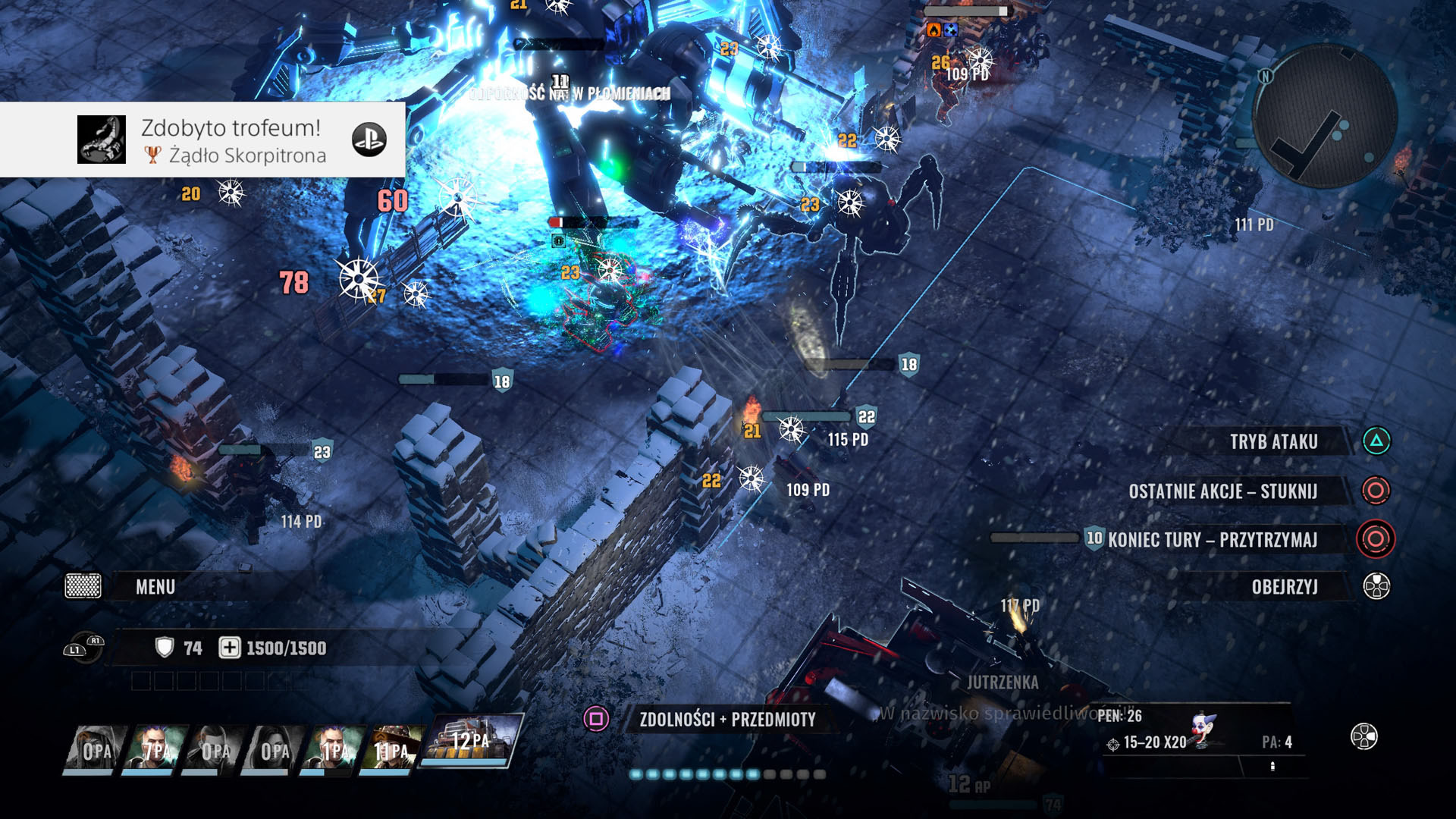Click the circular minimap
Screen dimensions: 1456x819
tap(1325, 115)
